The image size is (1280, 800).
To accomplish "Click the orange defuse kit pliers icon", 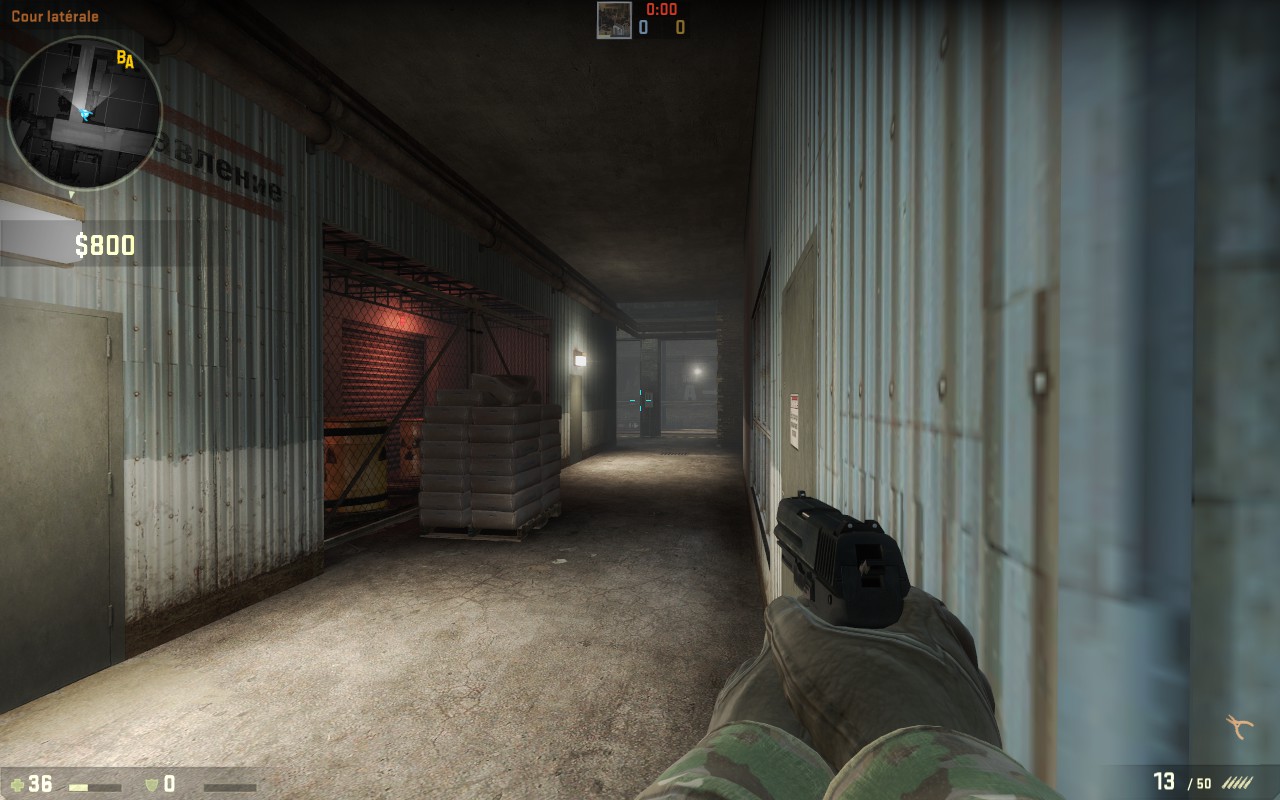I will coord(1240,726).
